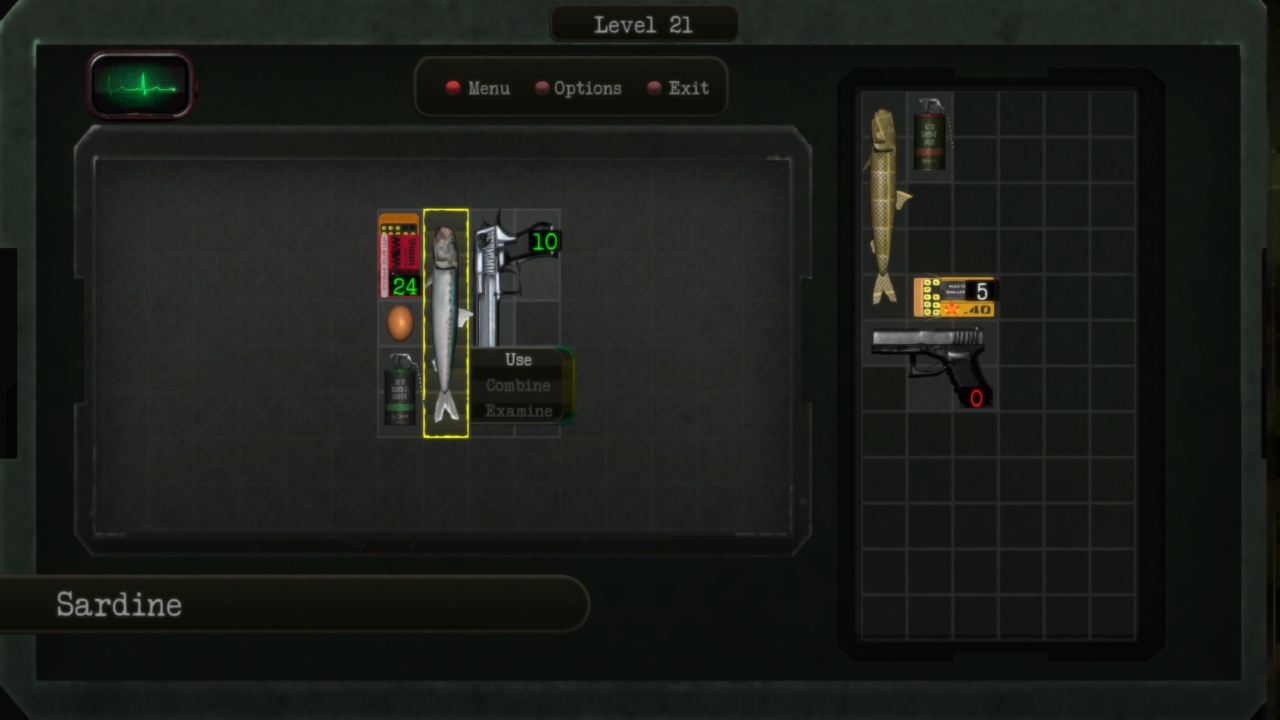
Task: Open the Menu button
Action: [487, 88]
